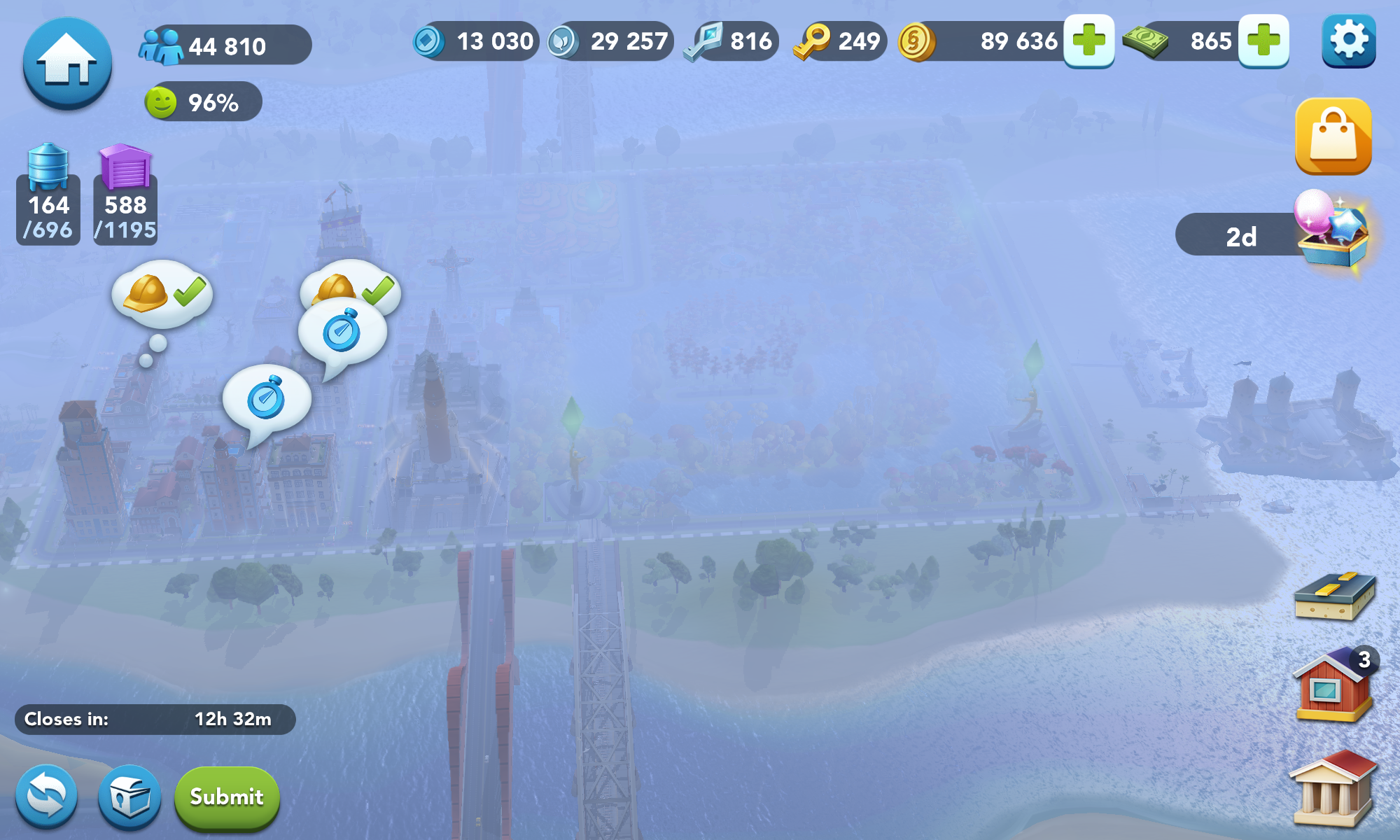Image resolution: width=1400 pixels, height=840 pixels.
Task: Click the blue circular arrows refresh button
Action: pos(47,797)
